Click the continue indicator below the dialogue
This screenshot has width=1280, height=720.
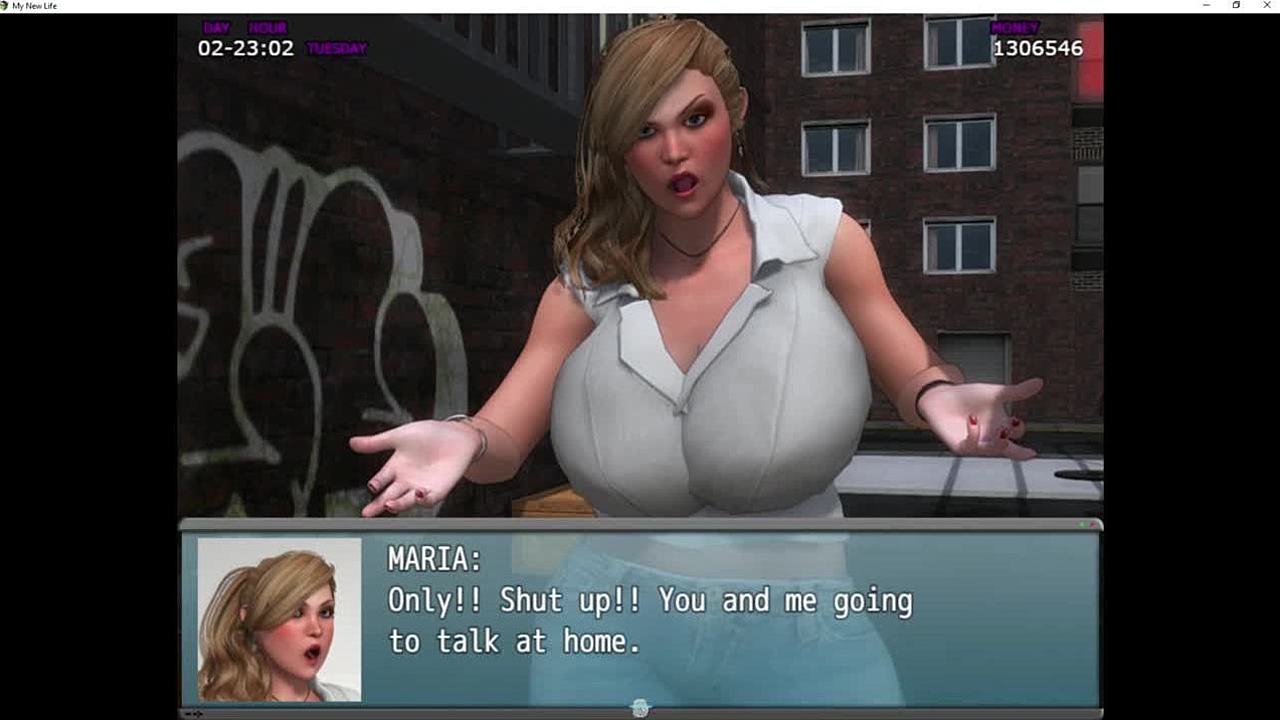(641, 708)
